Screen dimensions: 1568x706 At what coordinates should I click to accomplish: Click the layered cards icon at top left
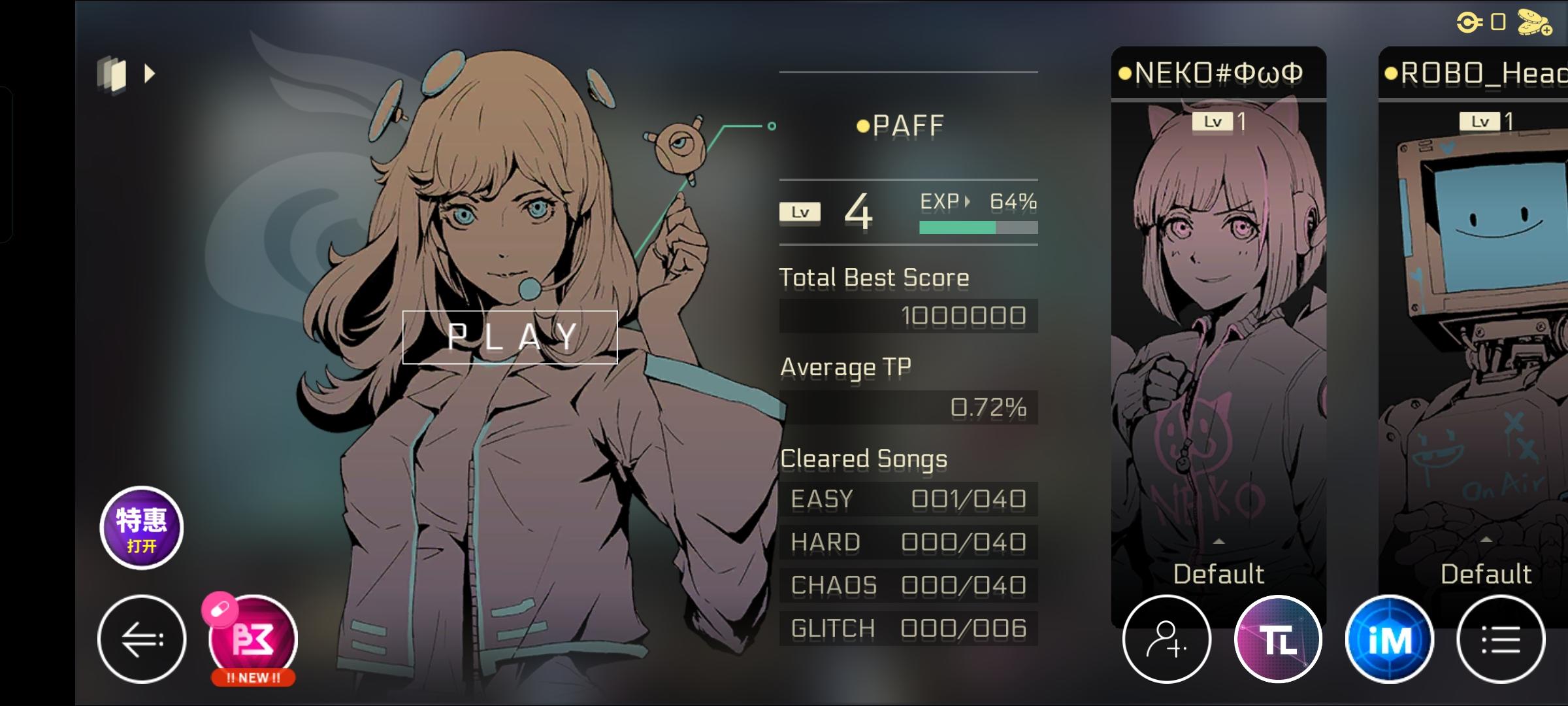(112, 73)
